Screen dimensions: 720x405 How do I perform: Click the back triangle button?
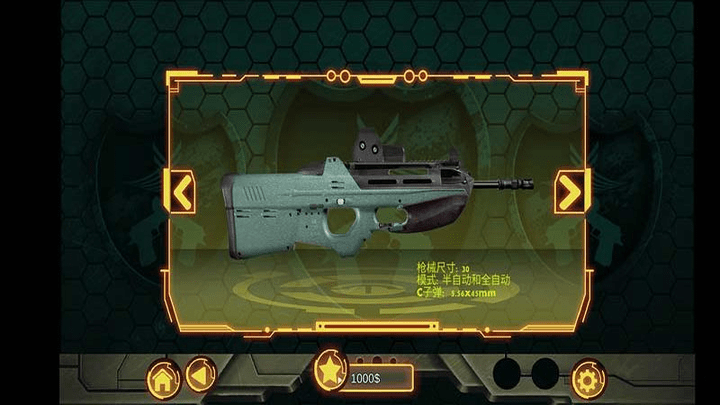pos(200,377)
